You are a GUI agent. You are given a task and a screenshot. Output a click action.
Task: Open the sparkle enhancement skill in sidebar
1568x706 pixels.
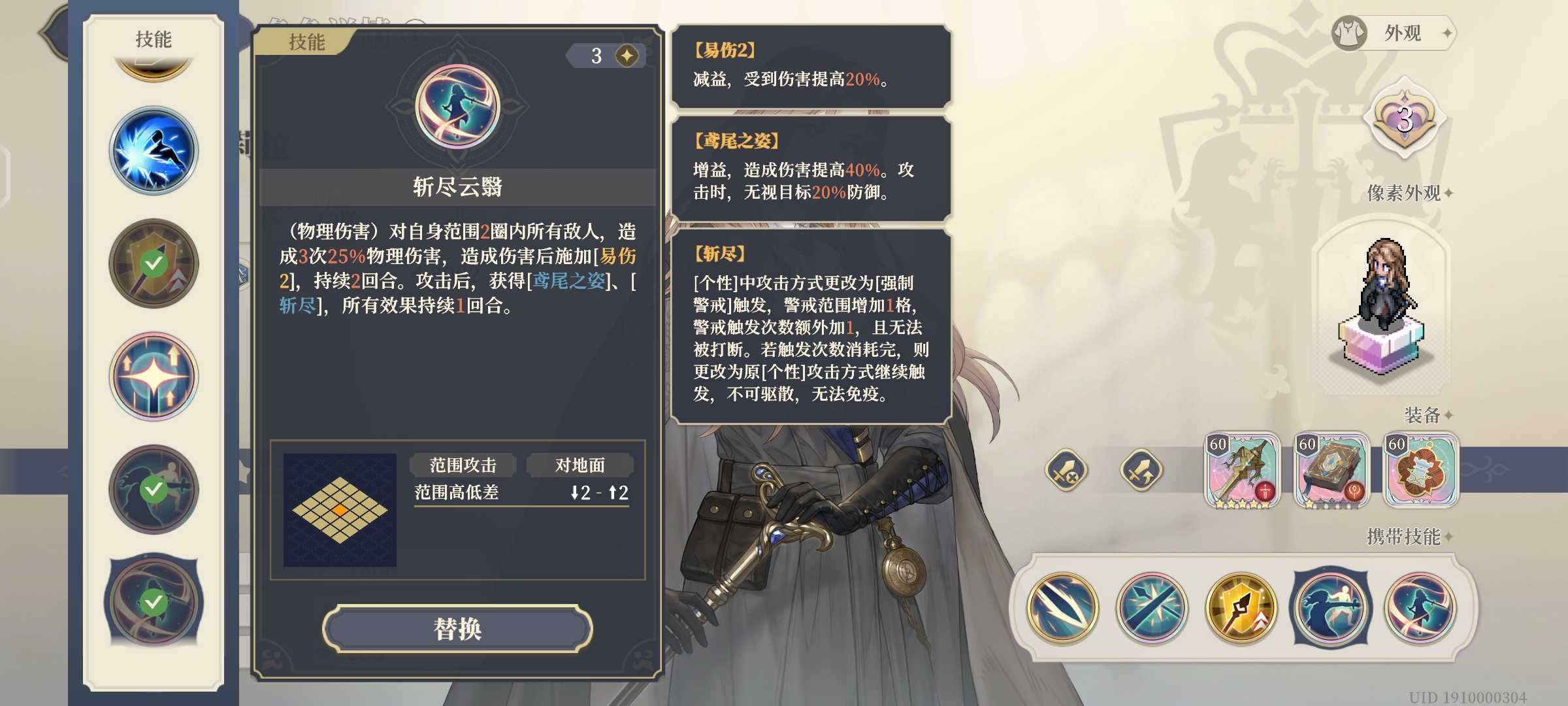(153, 375)
